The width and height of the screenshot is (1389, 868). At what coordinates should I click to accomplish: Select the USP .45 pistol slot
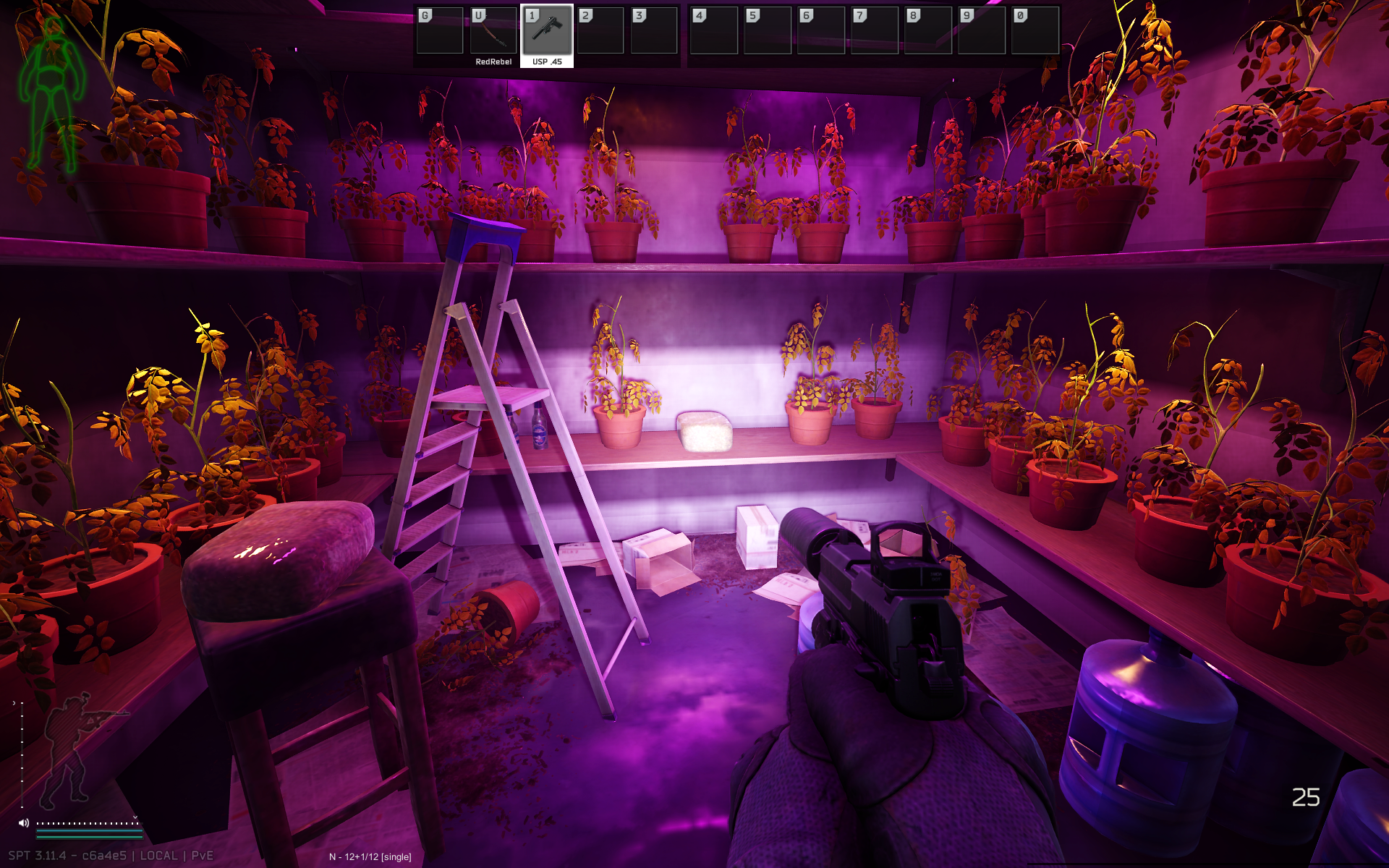[547, 33]
